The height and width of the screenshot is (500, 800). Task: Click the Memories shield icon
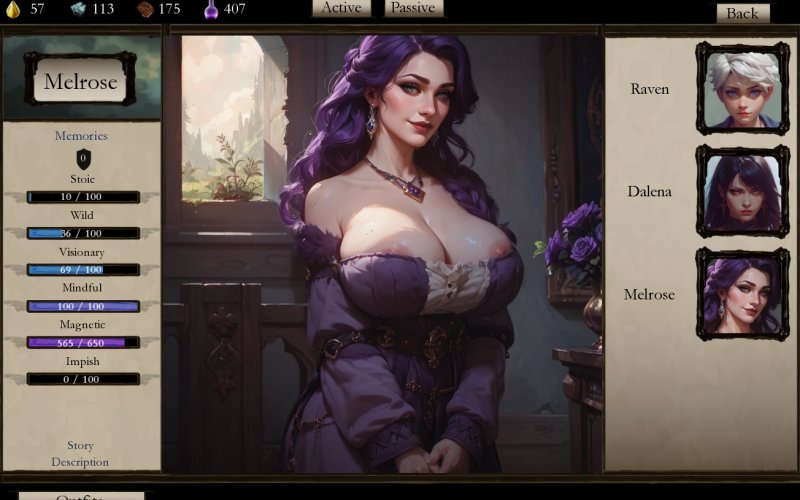point(83,157)
